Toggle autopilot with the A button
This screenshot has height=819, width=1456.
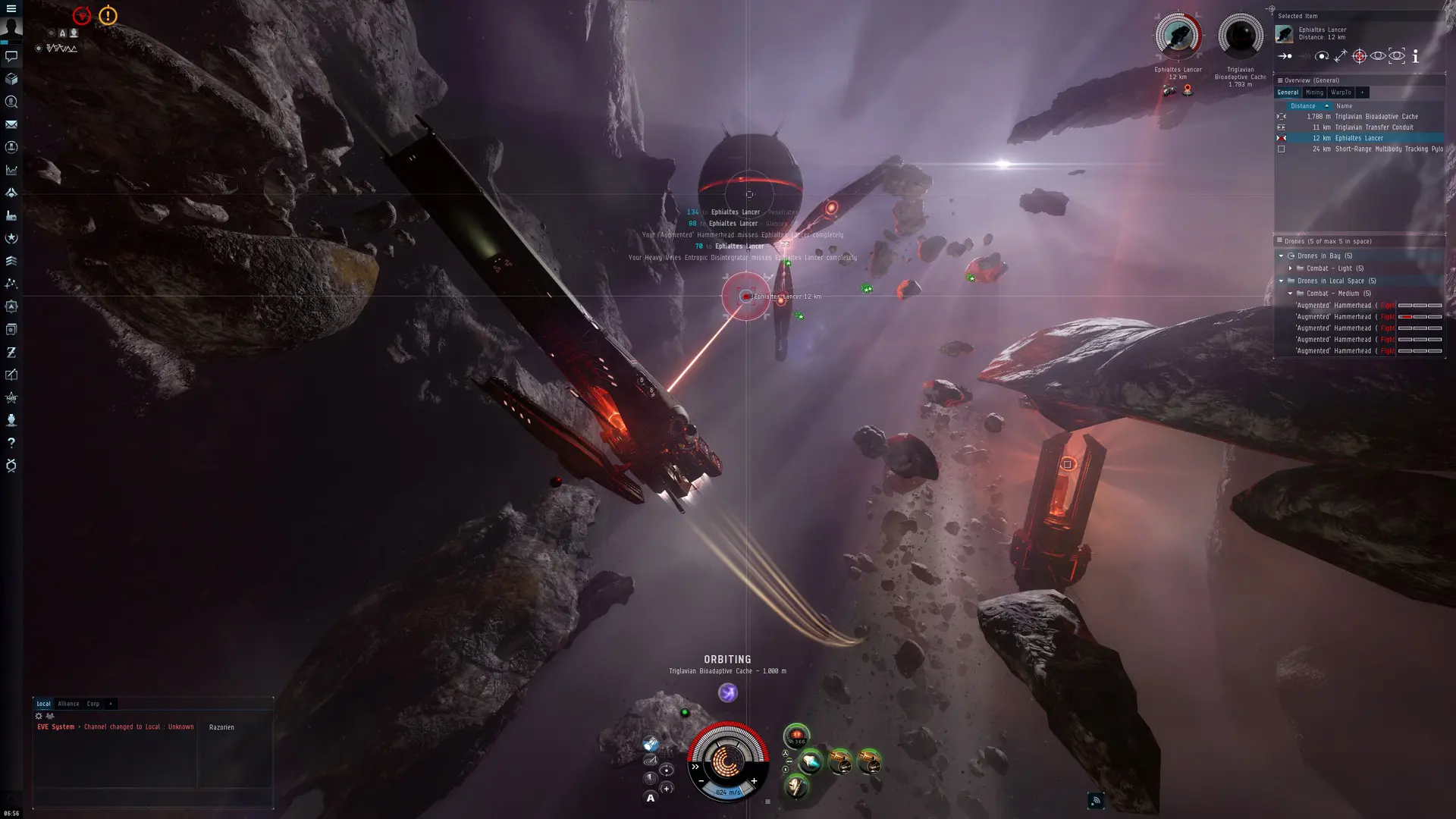click(650, 799)
